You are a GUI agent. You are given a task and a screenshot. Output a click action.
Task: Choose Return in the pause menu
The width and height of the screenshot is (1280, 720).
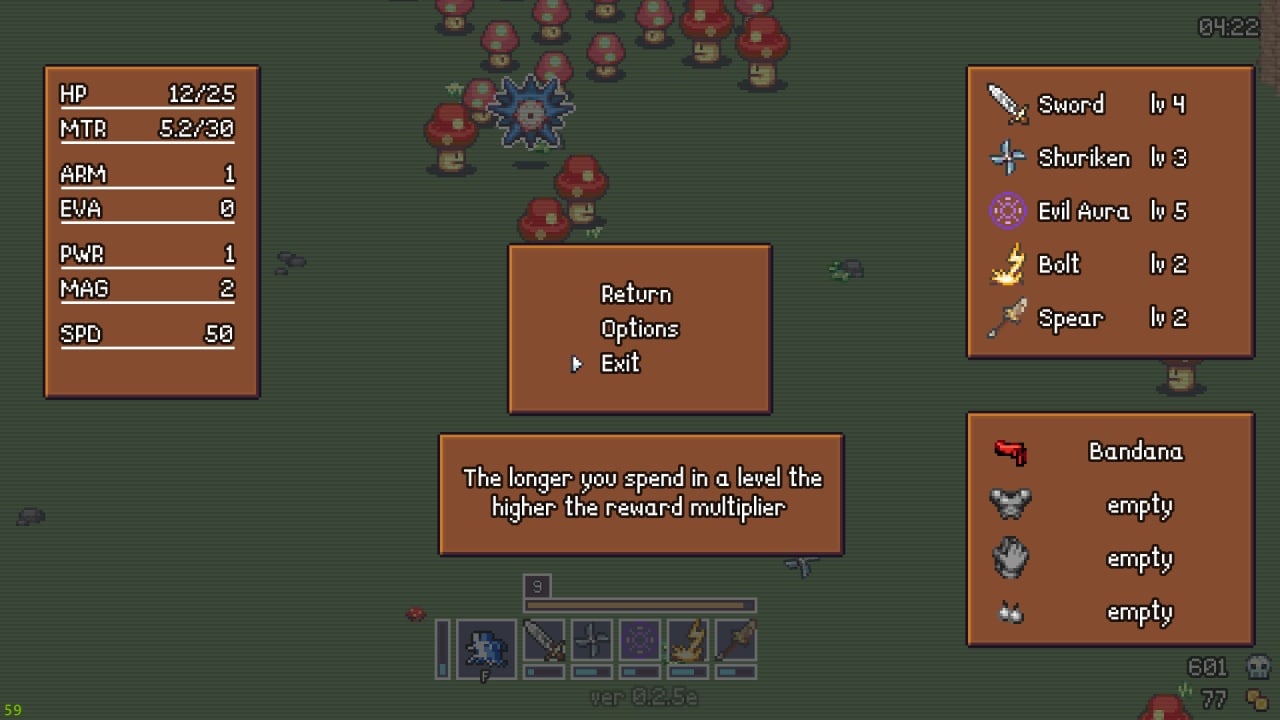(636, 294)
